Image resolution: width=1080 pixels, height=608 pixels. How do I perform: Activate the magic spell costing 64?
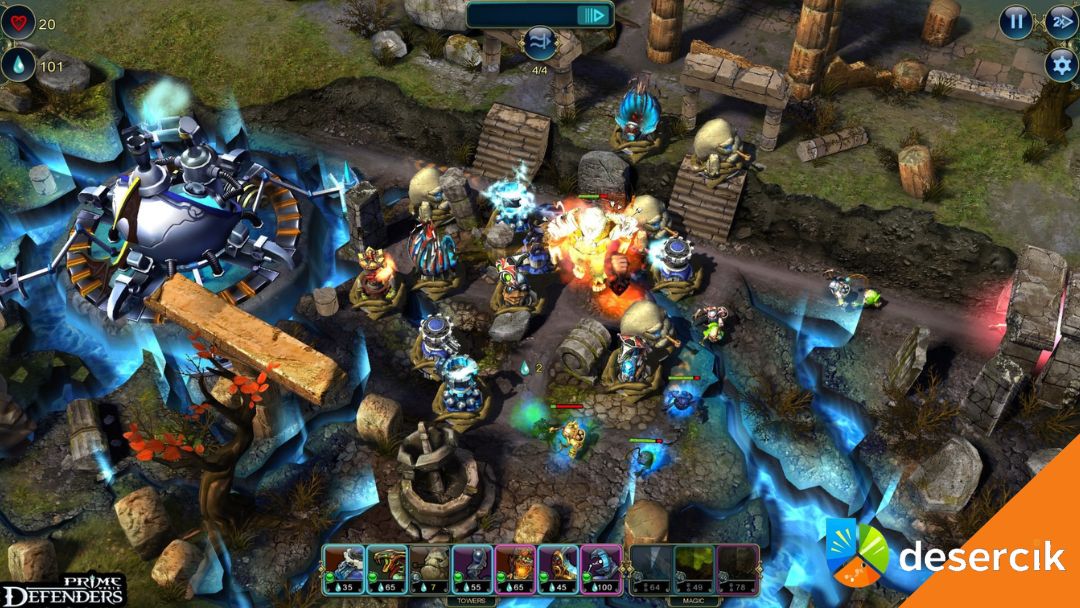652,568
